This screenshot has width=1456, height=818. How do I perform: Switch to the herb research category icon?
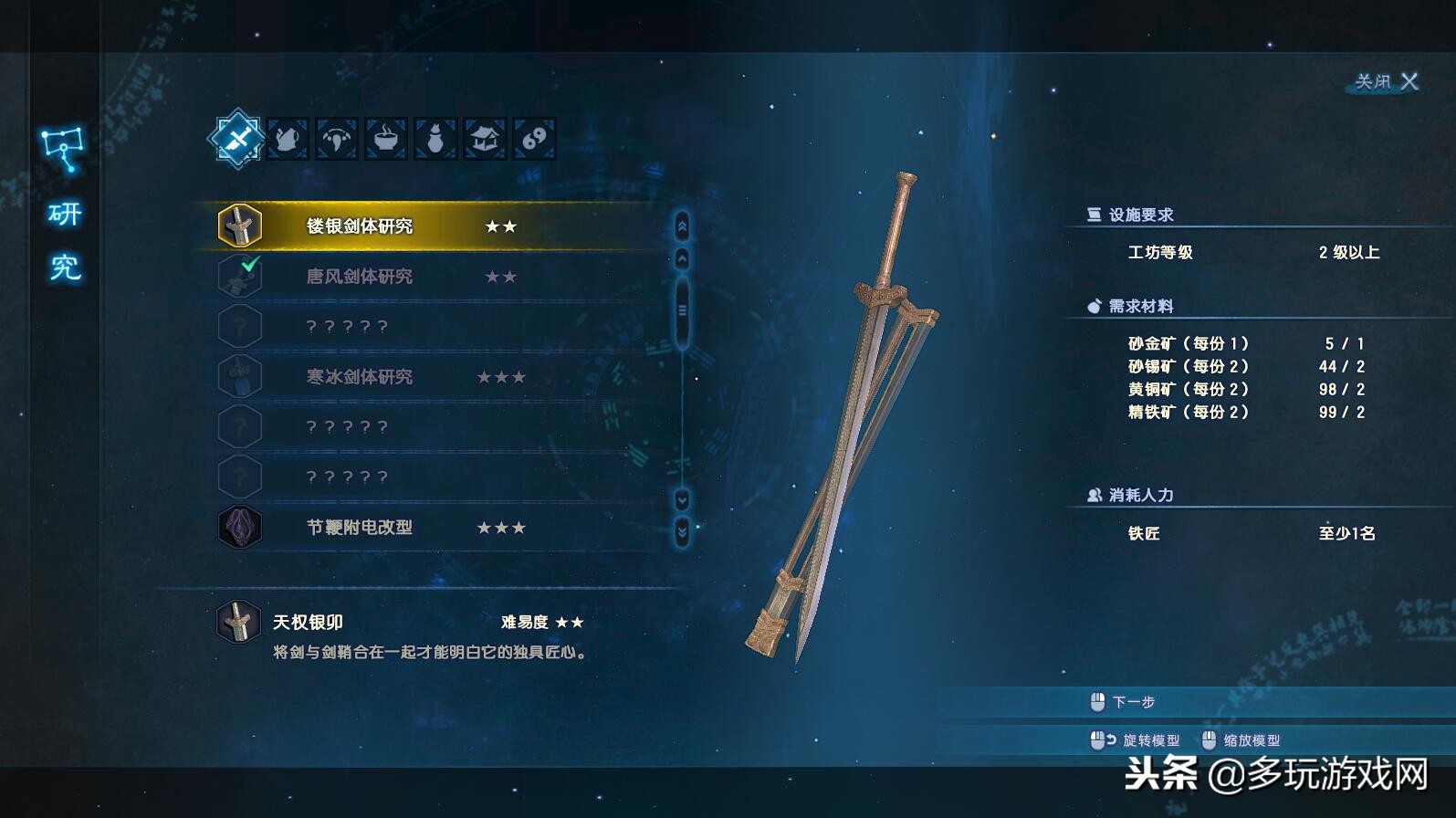coord(336,139)
